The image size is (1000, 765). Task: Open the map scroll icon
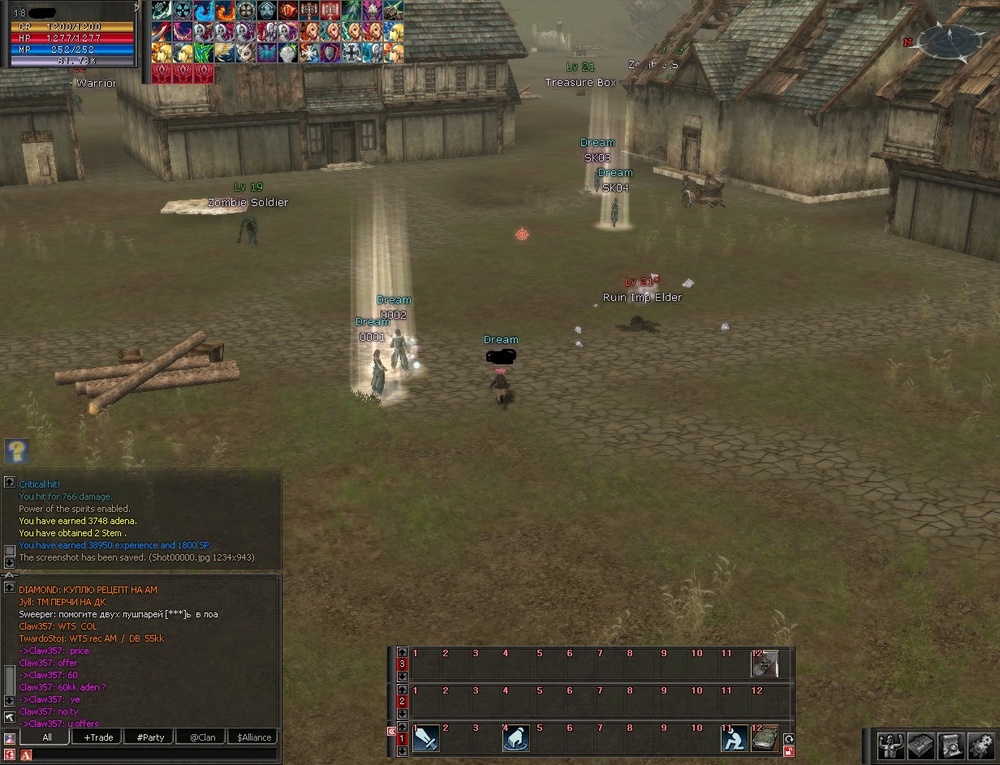950,745
